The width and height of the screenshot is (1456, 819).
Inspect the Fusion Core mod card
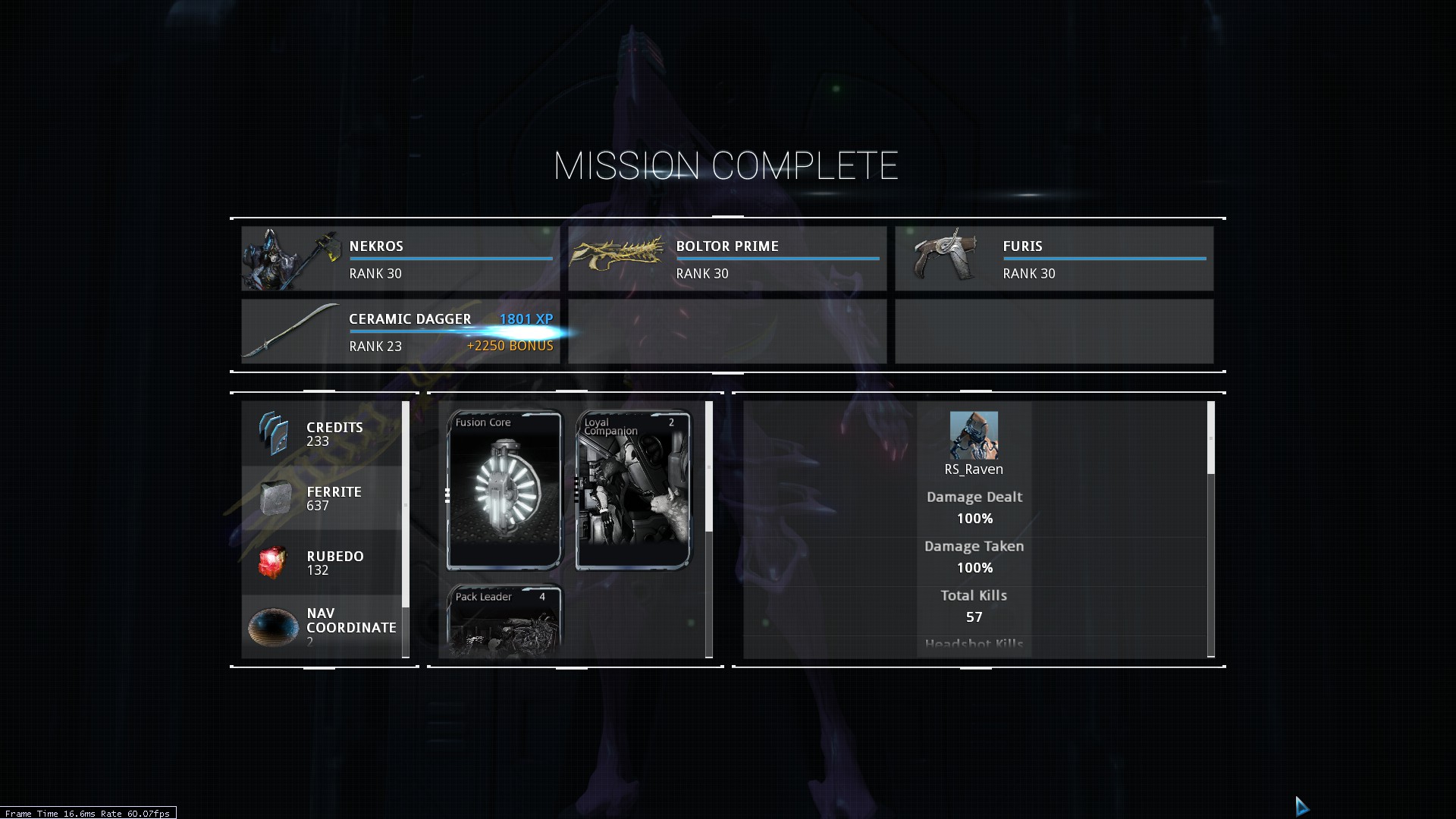pos(504,490)
